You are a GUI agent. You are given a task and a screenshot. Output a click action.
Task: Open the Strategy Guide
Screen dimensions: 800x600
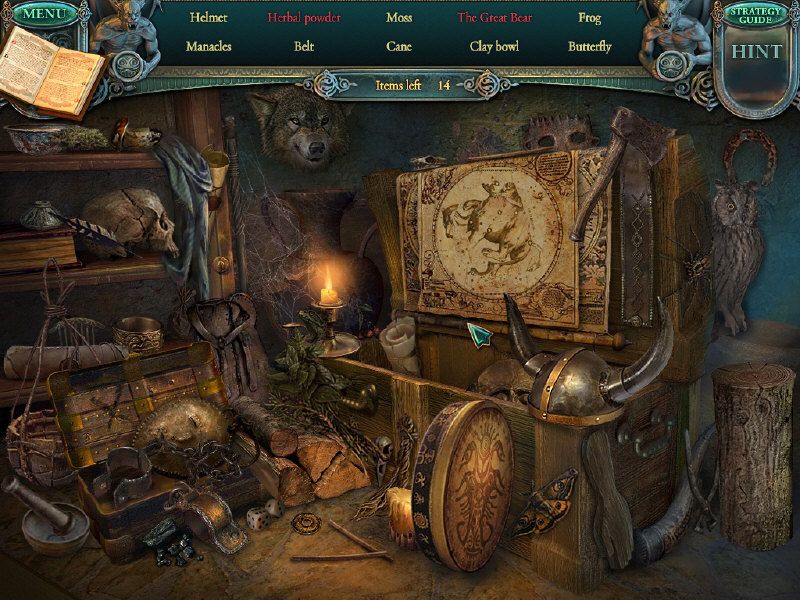(758, 15)
